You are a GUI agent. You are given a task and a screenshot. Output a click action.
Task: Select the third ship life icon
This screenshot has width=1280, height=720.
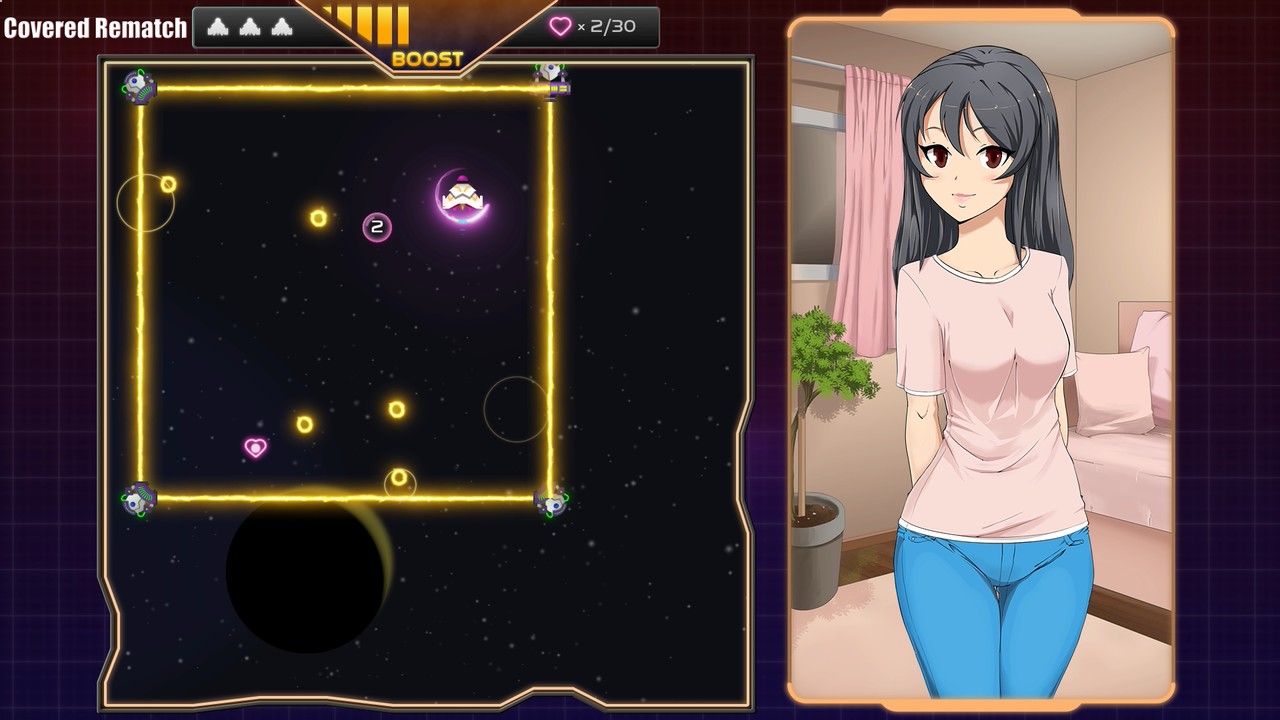[282, 27]
